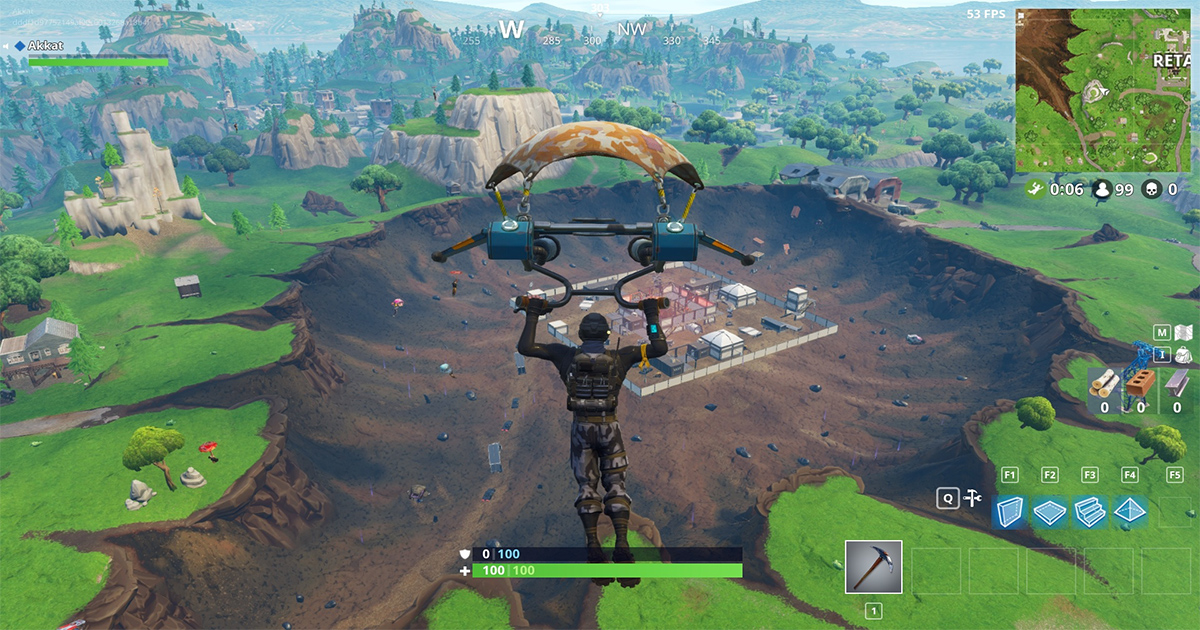The width and height of the screenshot is (1200, 630).
Task: Select the pyramid roof building piece
Action: (1130, 511)
